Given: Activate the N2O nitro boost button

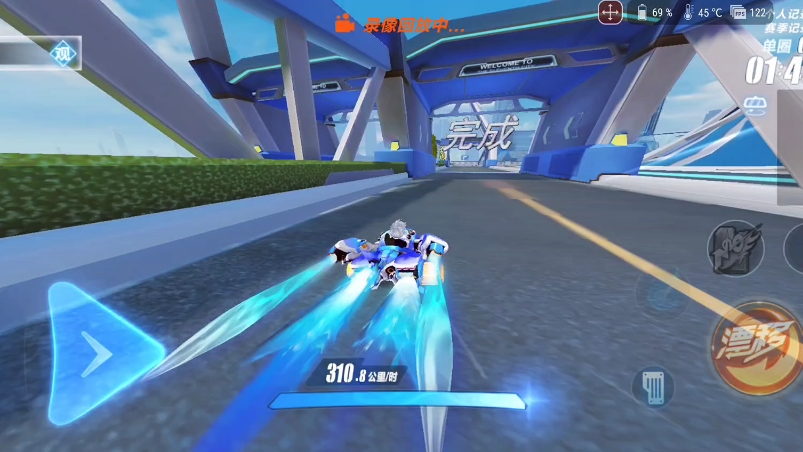Looking at the screenshot, I should point(736,247).
